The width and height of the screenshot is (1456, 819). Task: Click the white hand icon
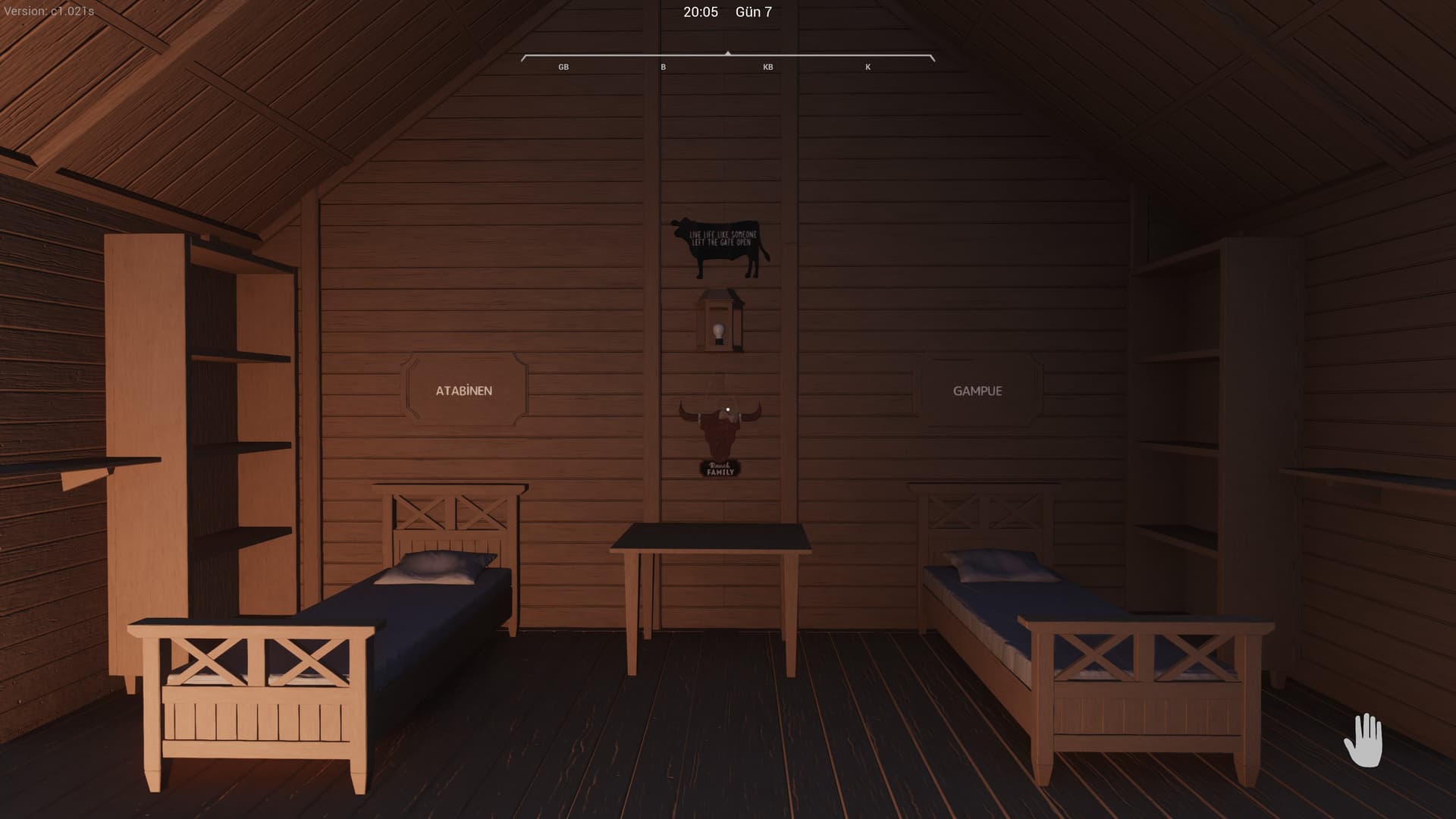coord(1363,740)
